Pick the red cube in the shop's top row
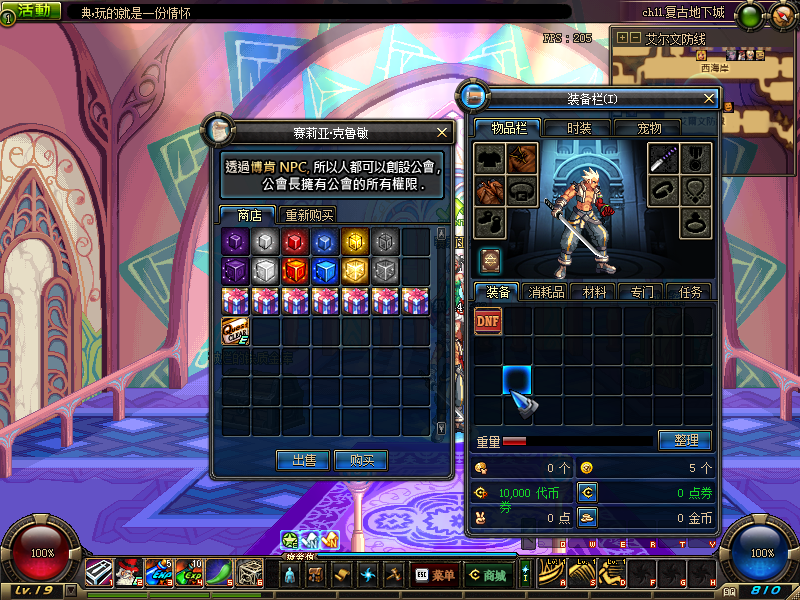Viewport: 800px width, 600px height. (x=295, y=241)
